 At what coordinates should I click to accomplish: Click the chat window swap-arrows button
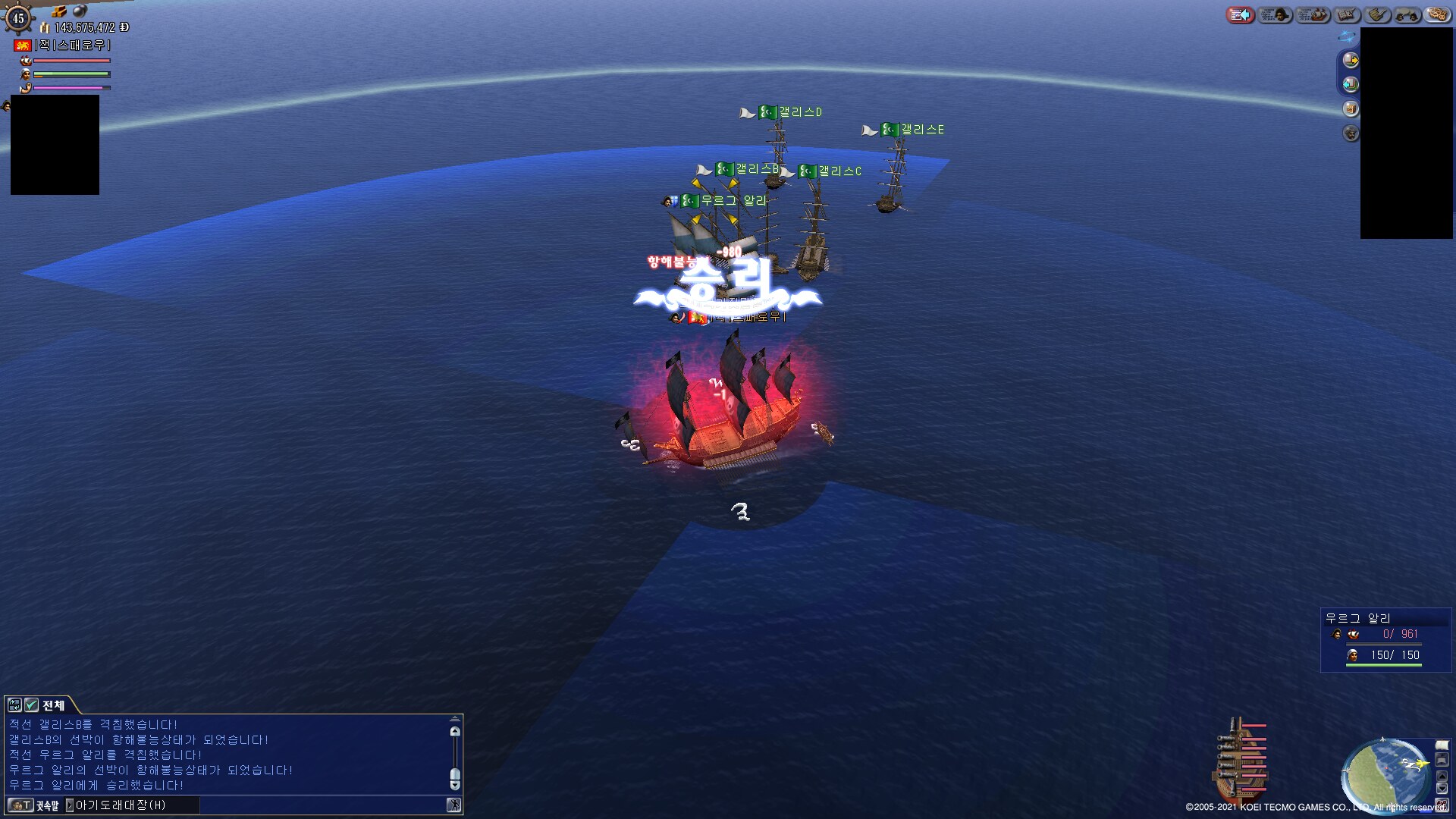pos(14,705)
